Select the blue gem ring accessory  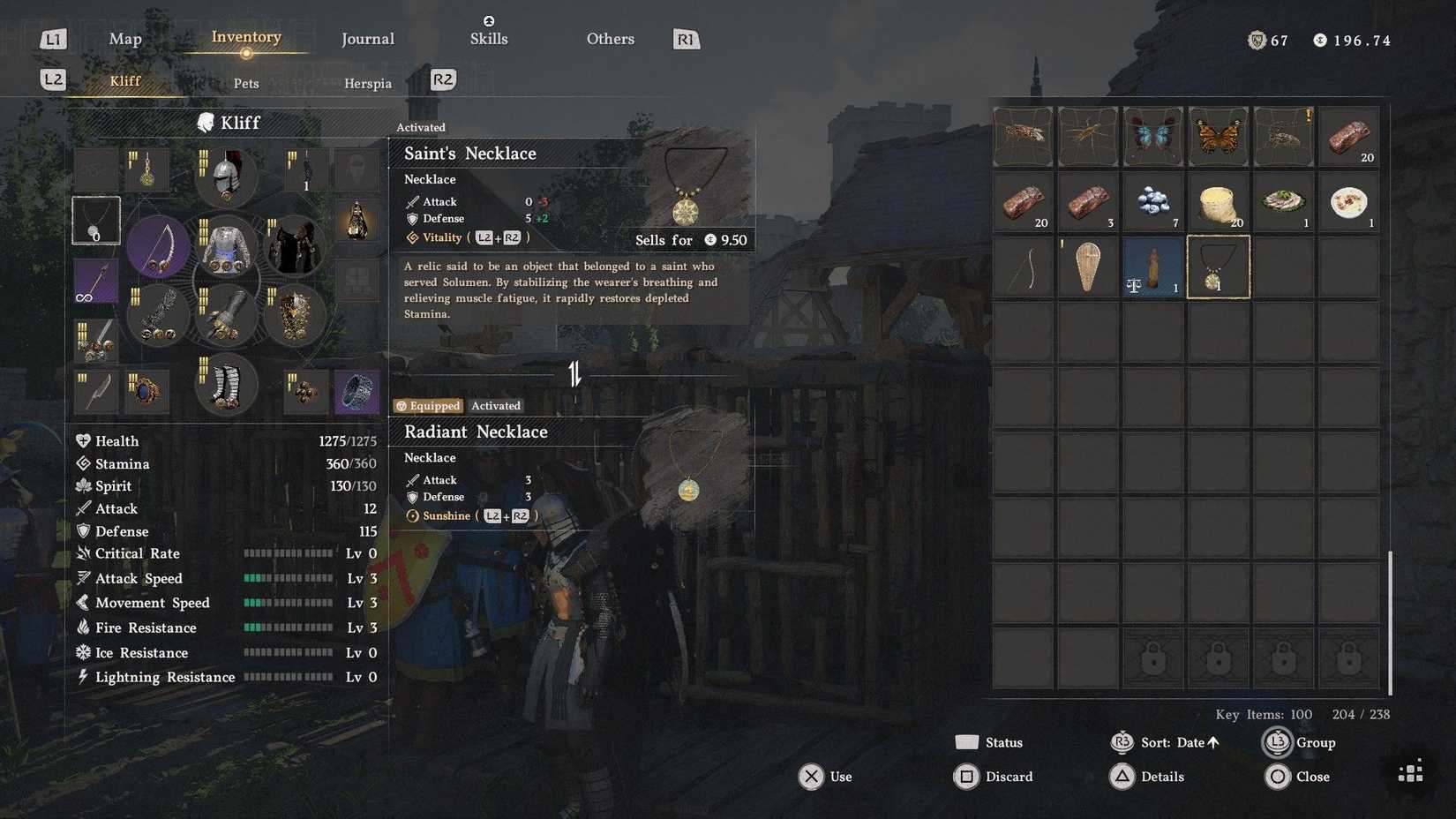pyautogui.click(x=146, y=391)
